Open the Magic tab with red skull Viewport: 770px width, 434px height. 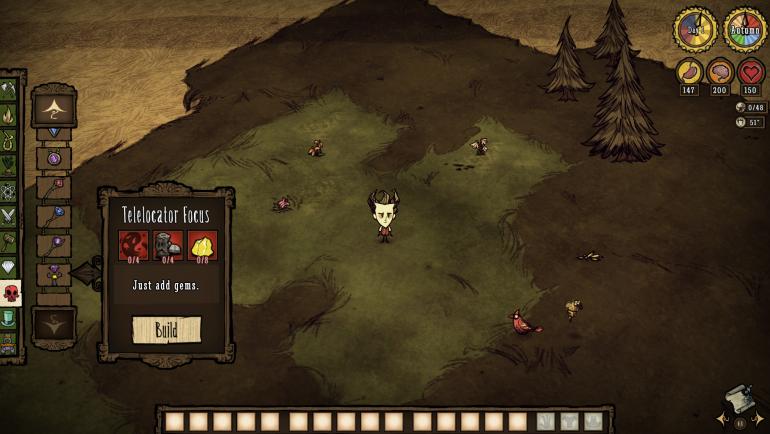[x=9, y=293]
